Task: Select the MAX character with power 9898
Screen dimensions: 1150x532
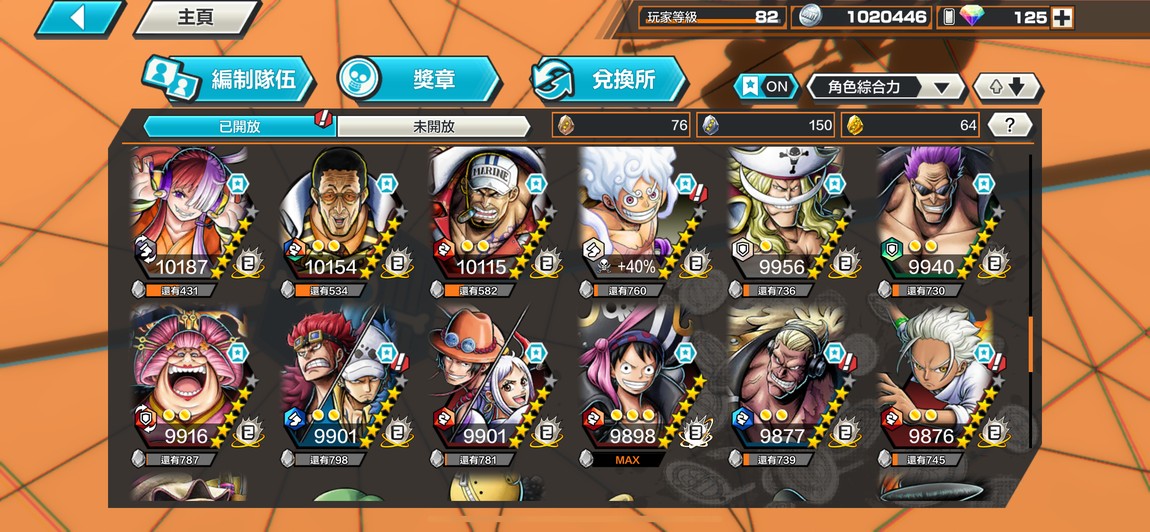Action: pyautogui.click(x=638, y=378)
